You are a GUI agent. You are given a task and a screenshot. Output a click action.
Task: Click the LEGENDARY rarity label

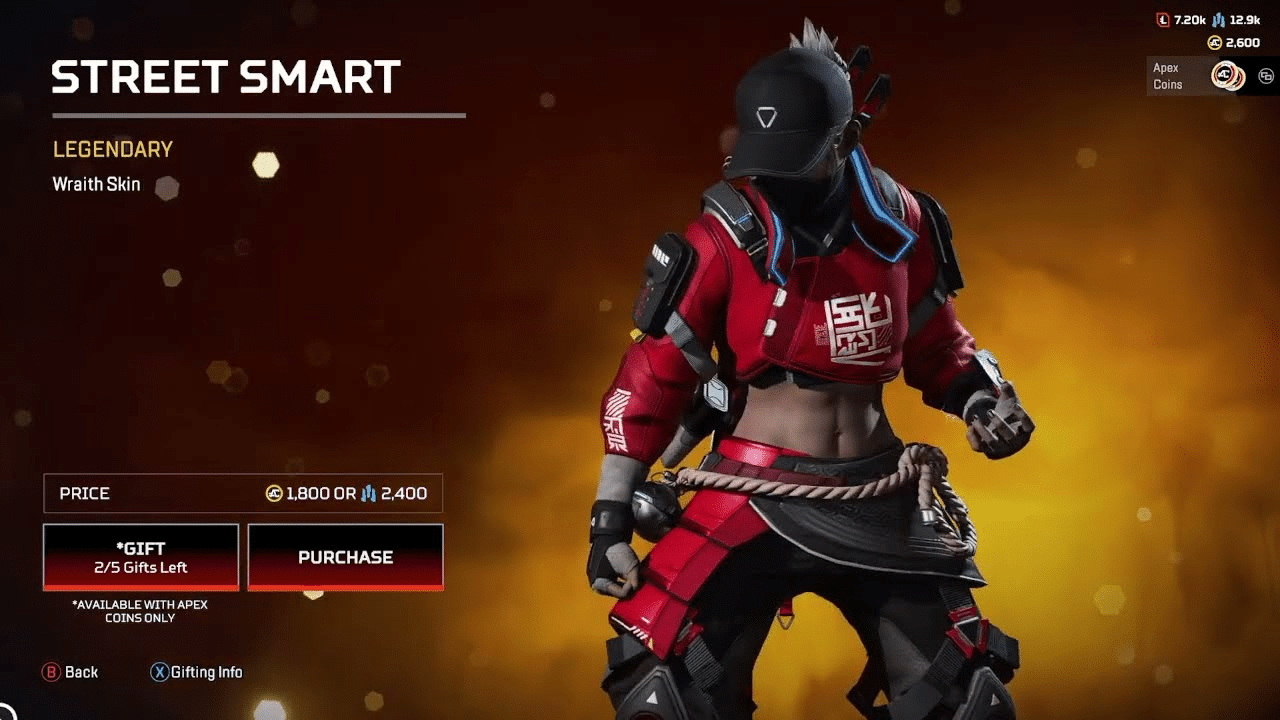[113, 148]
